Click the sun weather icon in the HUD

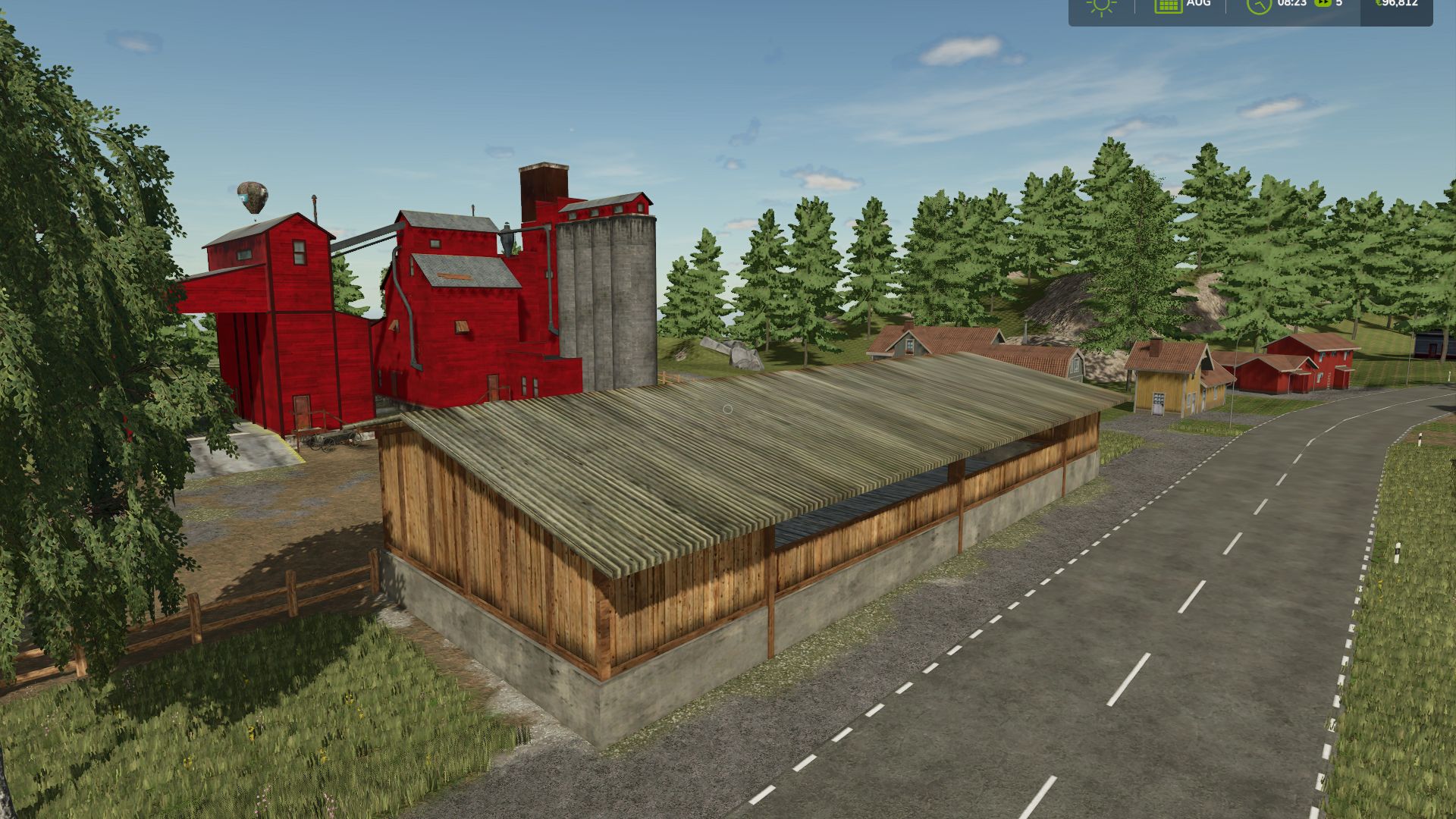coord(1100,6)
